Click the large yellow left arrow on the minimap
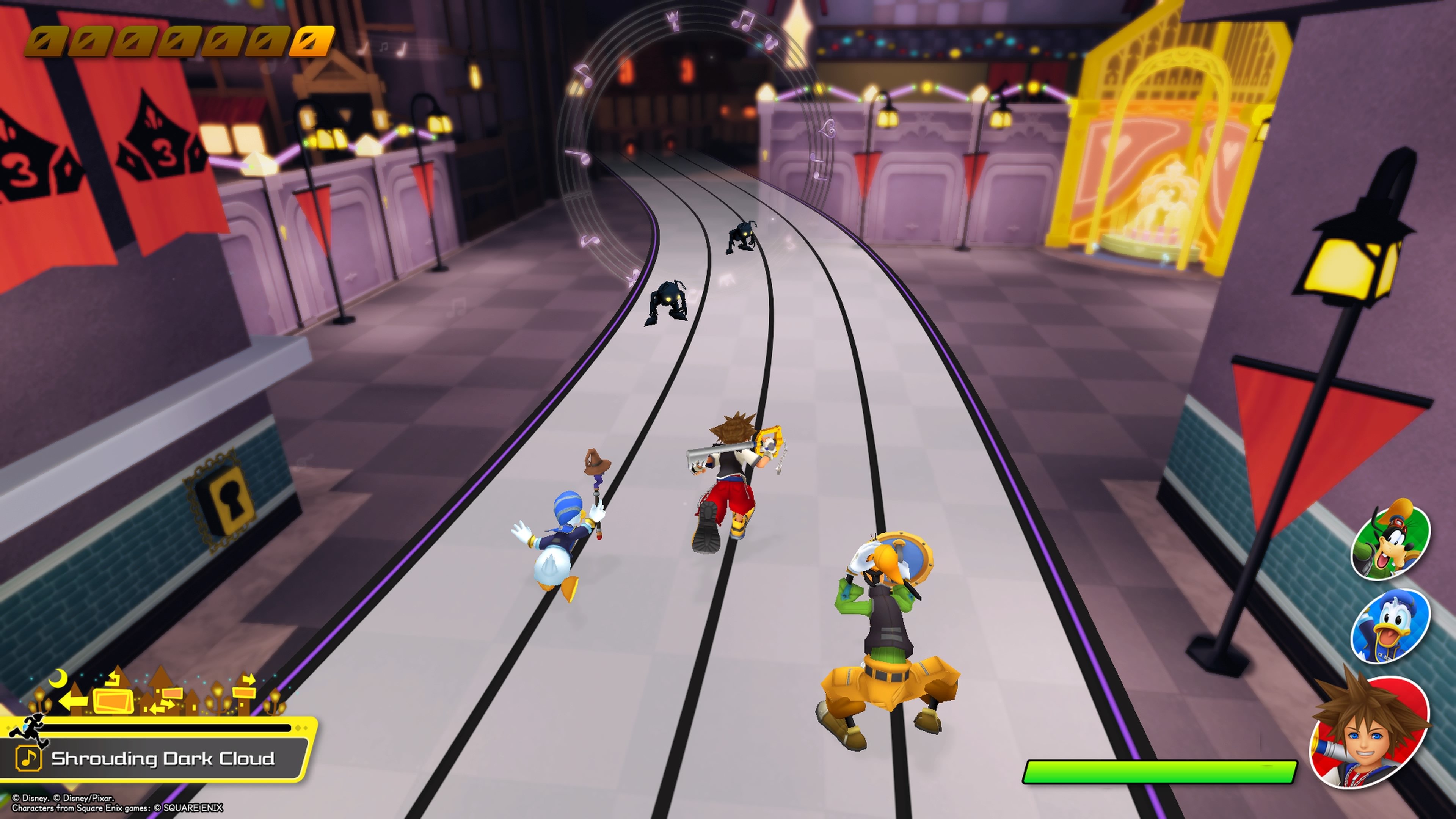 tap(74, 701)
